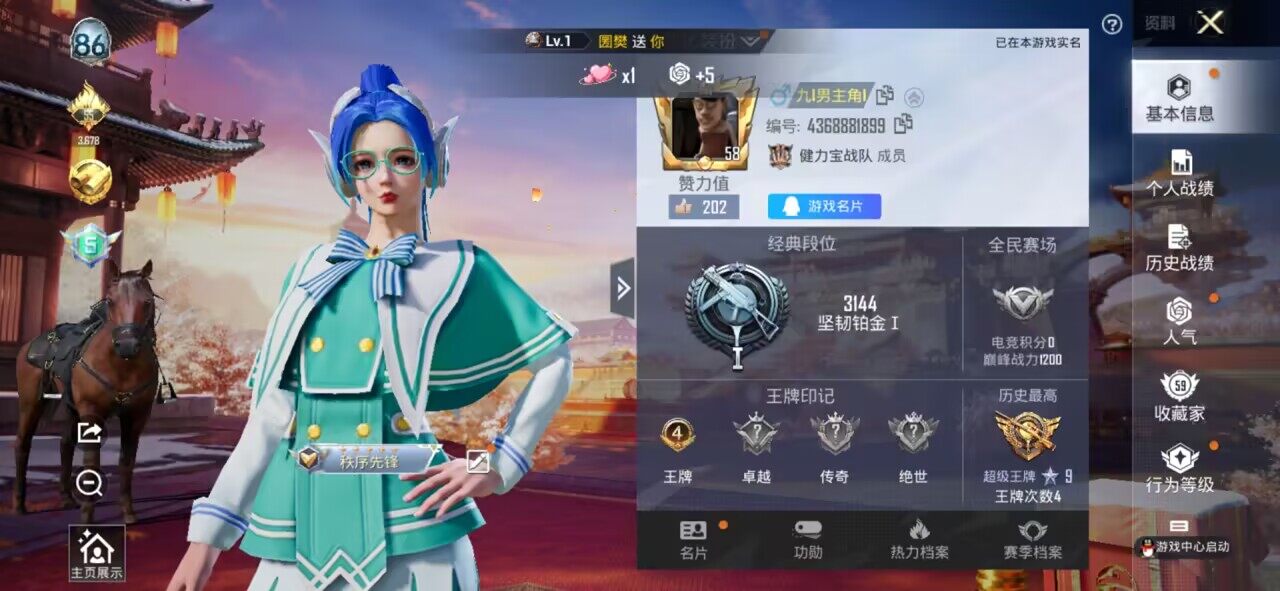The image size is (1280, 591).
Task: Give a like on the thumbs-up 202 counter
Action: tap(704, 207)
